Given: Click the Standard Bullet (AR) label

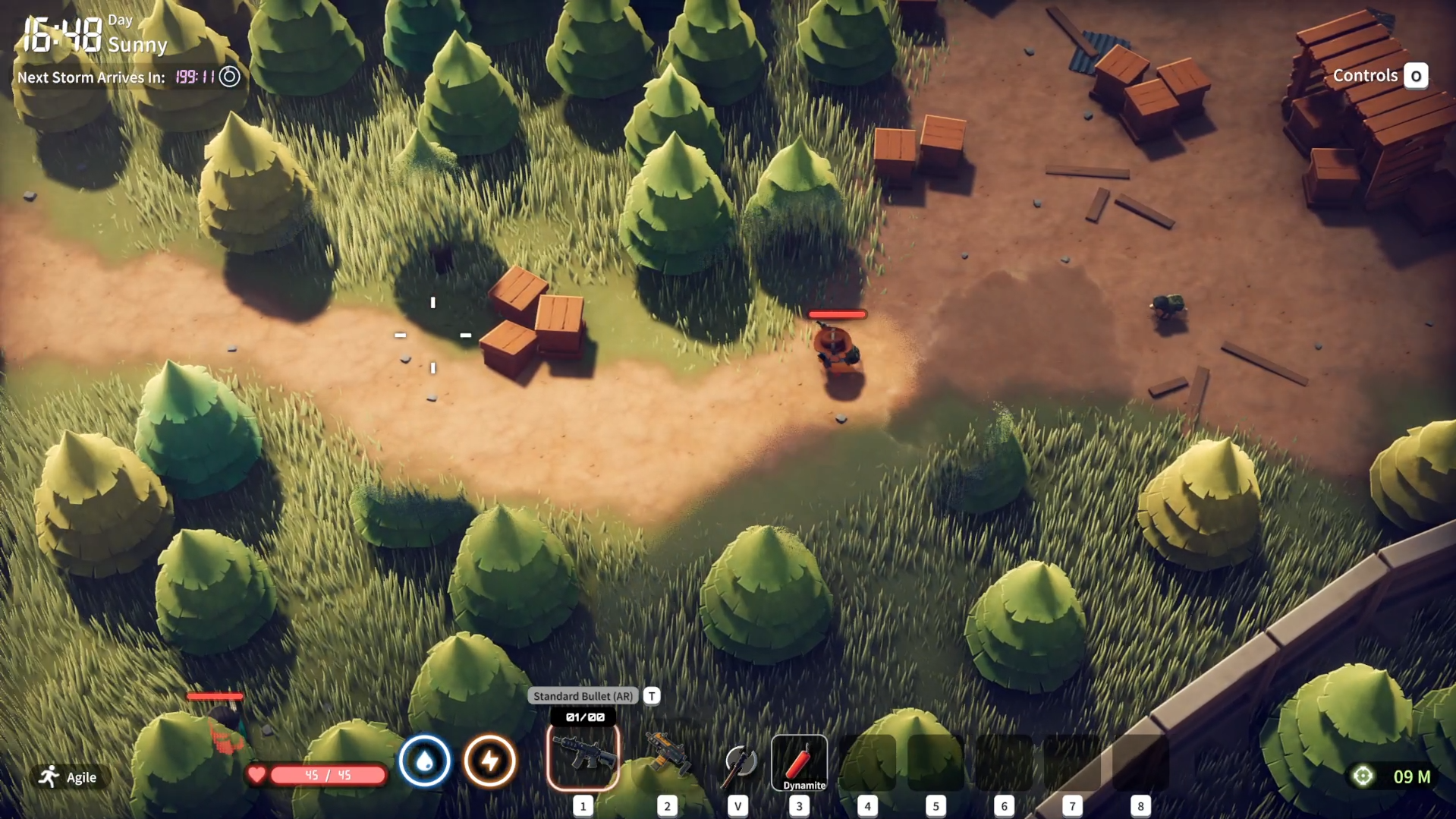Looking at the screenshot, I should tap(583, 696).
